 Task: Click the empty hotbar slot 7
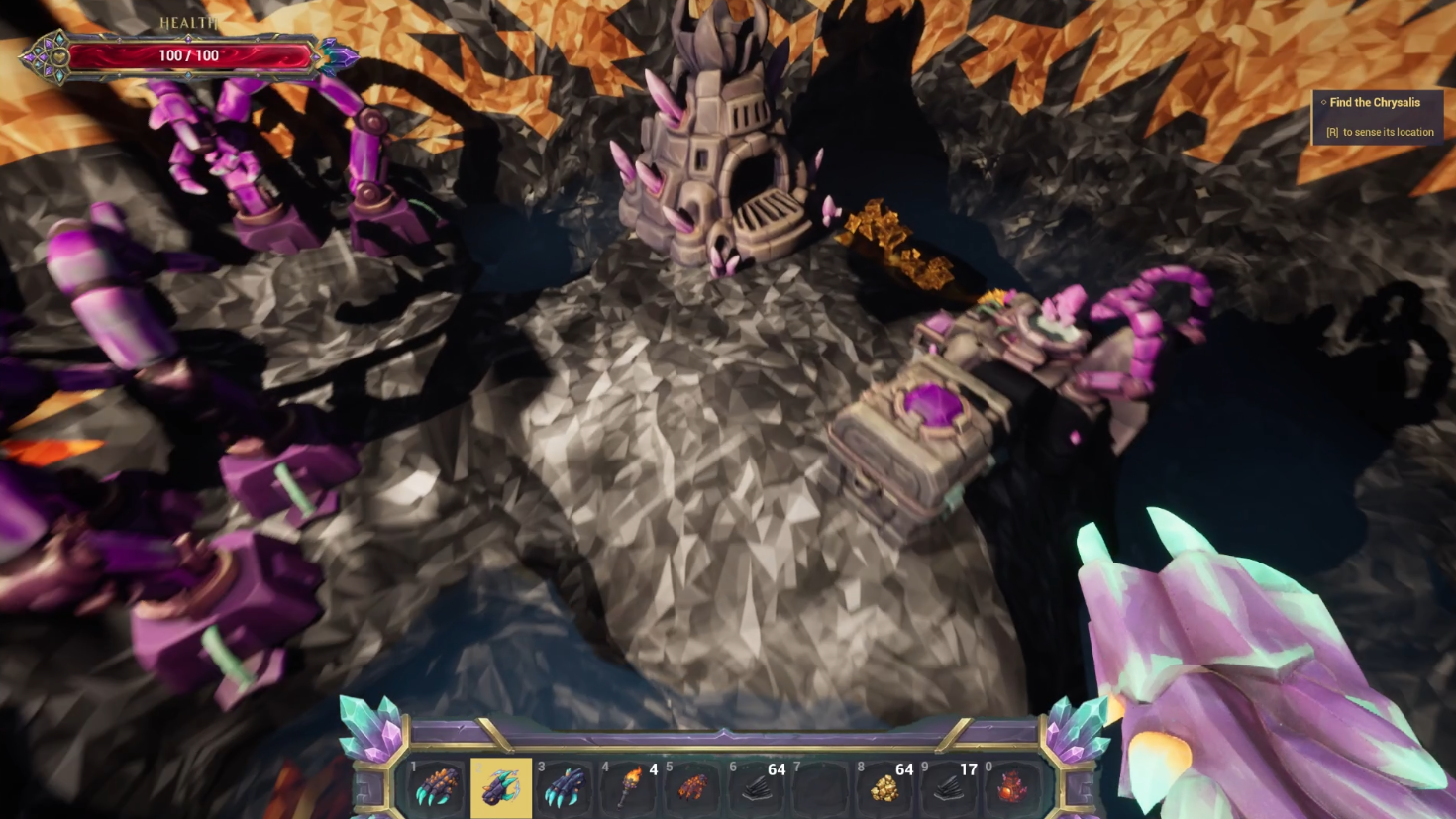pos(820,789)
